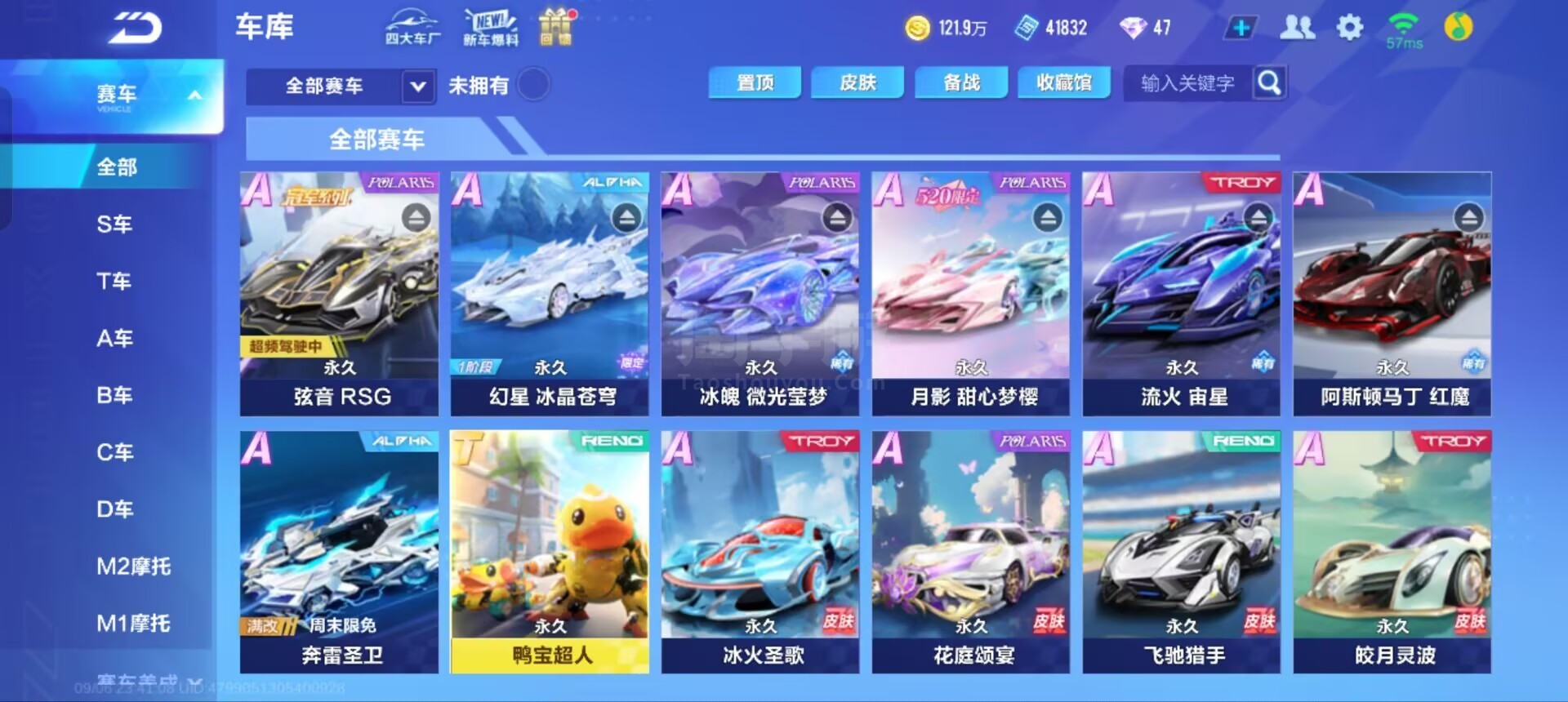The width and height of the screenshot is (1568, 702).
Task: Click the 置顶 button
Action: point(754,82)
